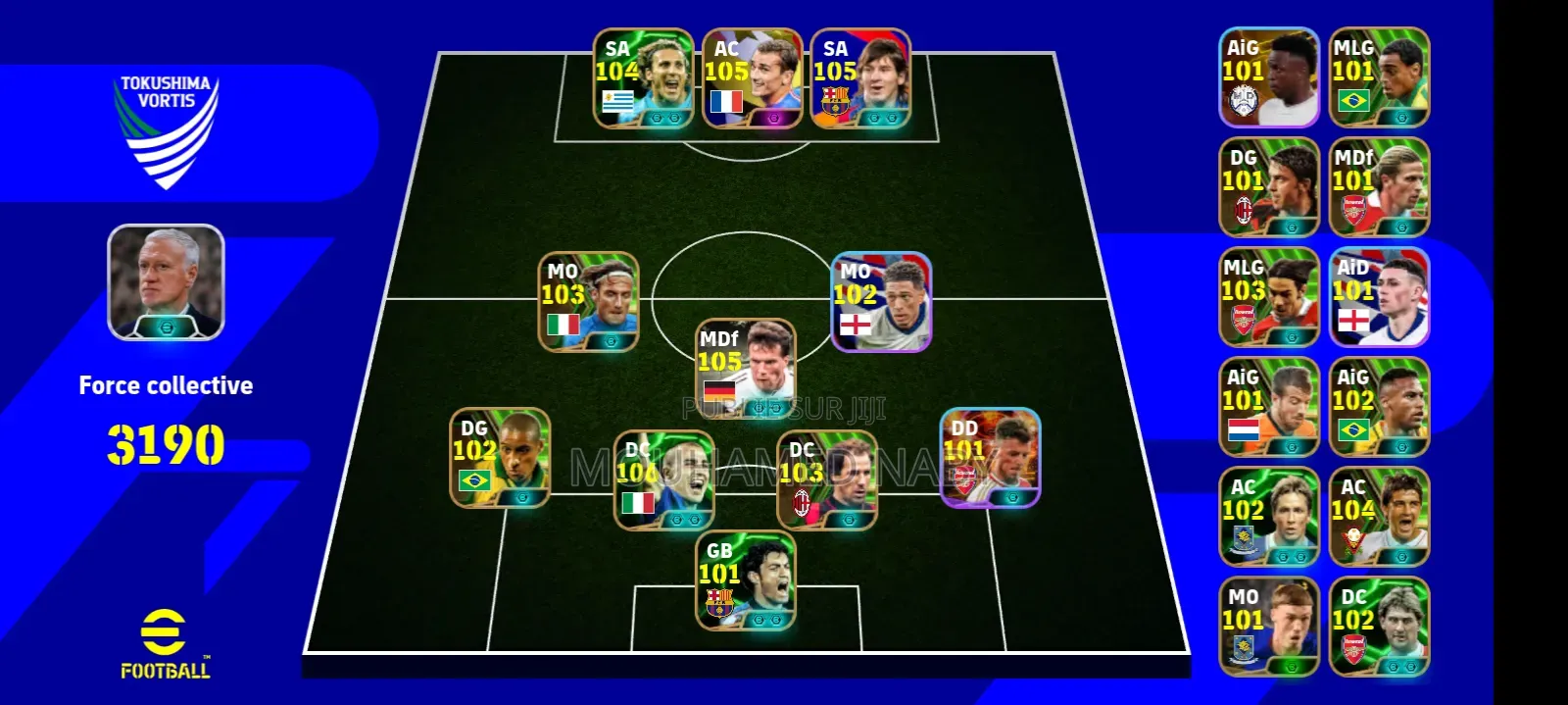This screenshot has width=1568, height=705.
Task: Choose the MLG 103 Arsenal substitute card
Action: tap(1268, 297)
